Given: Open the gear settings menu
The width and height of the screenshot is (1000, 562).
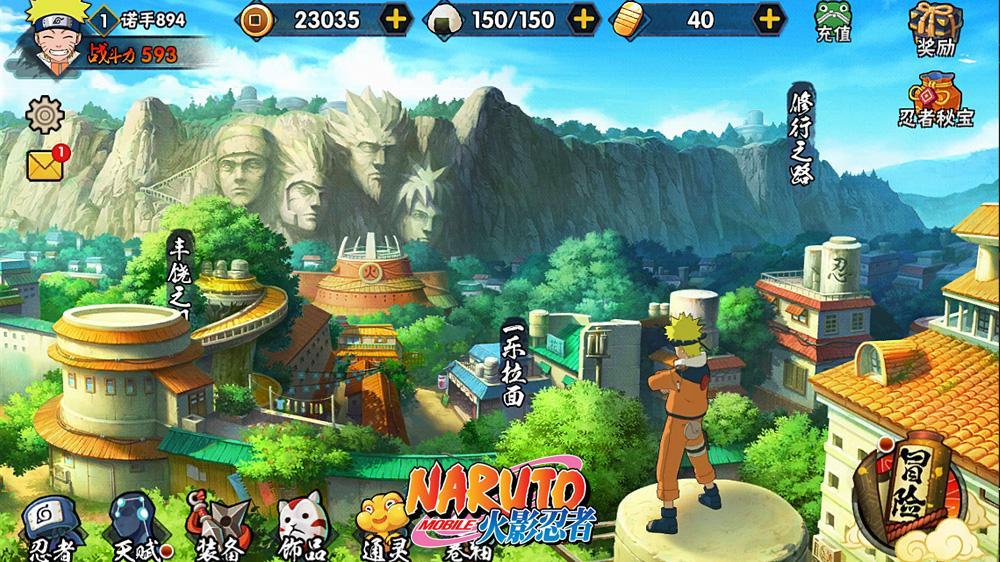Looking at the screenshot, I should pyautogui.click(x=43, y=115).
